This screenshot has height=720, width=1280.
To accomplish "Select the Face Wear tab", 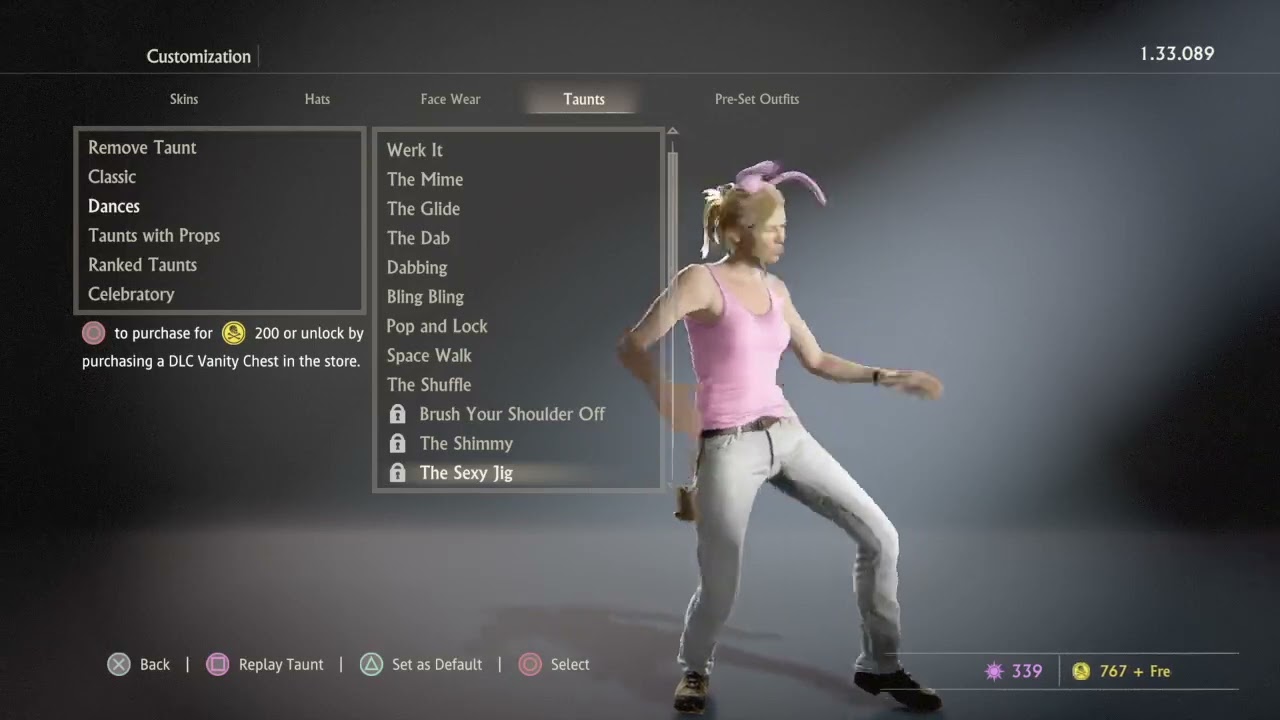I will point(450,99).
